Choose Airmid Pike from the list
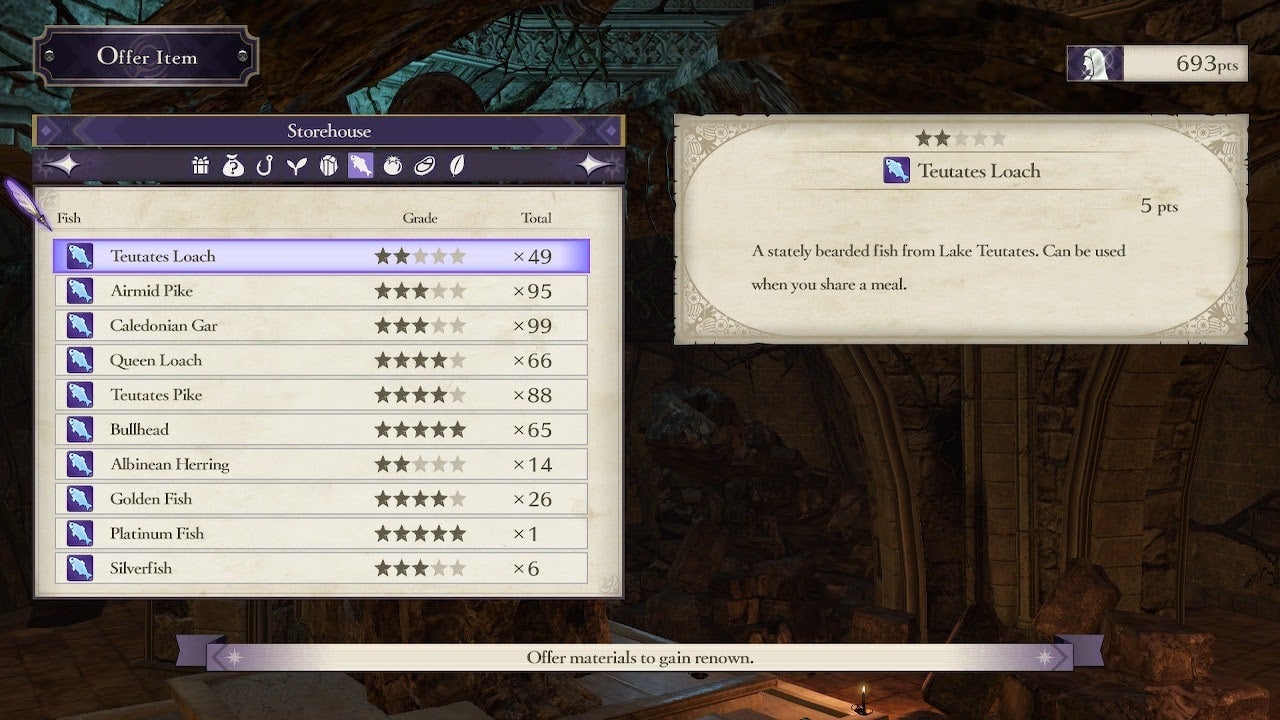 coord(321,291)
